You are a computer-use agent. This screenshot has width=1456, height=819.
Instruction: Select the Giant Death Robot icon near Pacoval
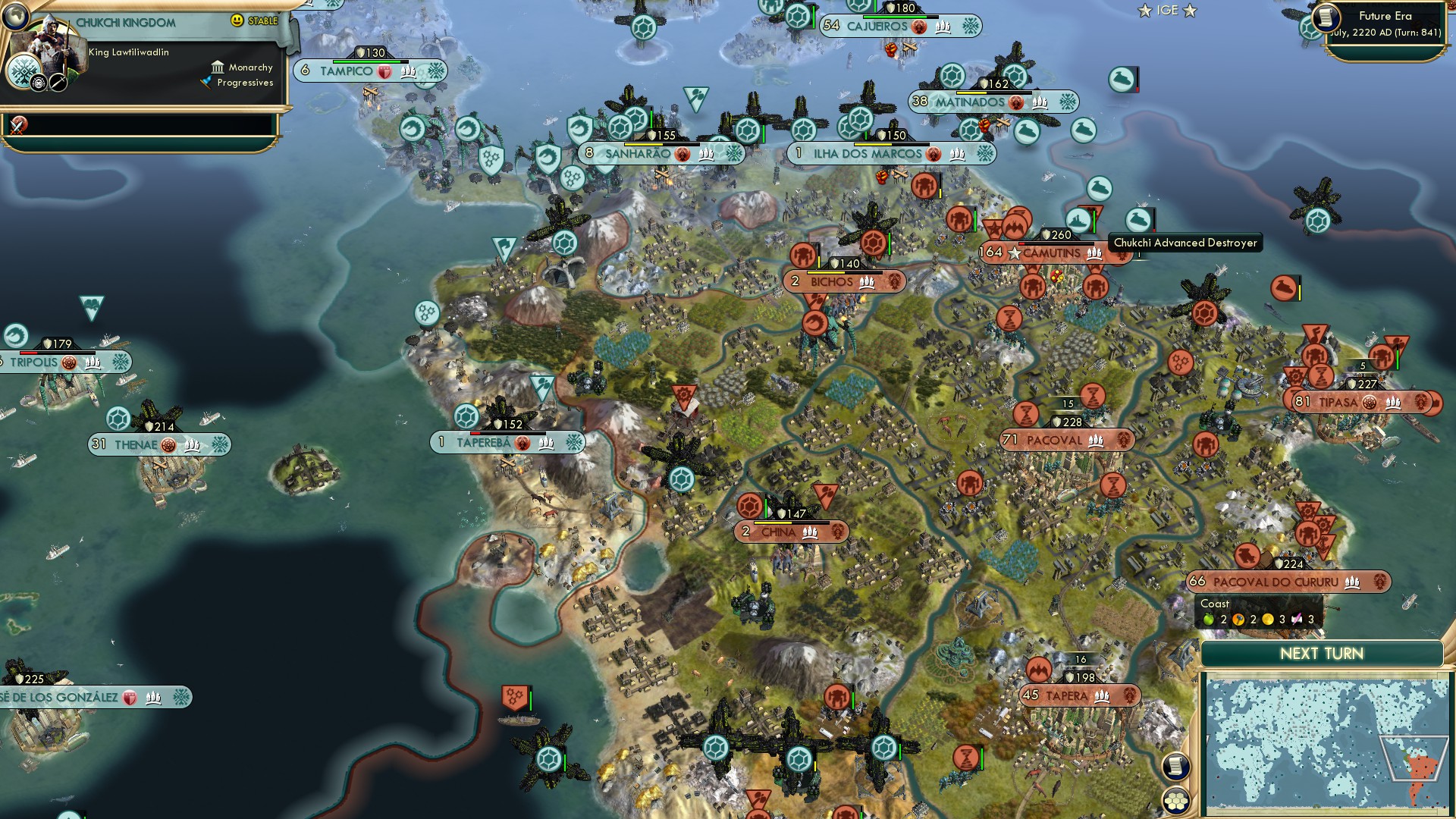click(x=1204, y=444)
